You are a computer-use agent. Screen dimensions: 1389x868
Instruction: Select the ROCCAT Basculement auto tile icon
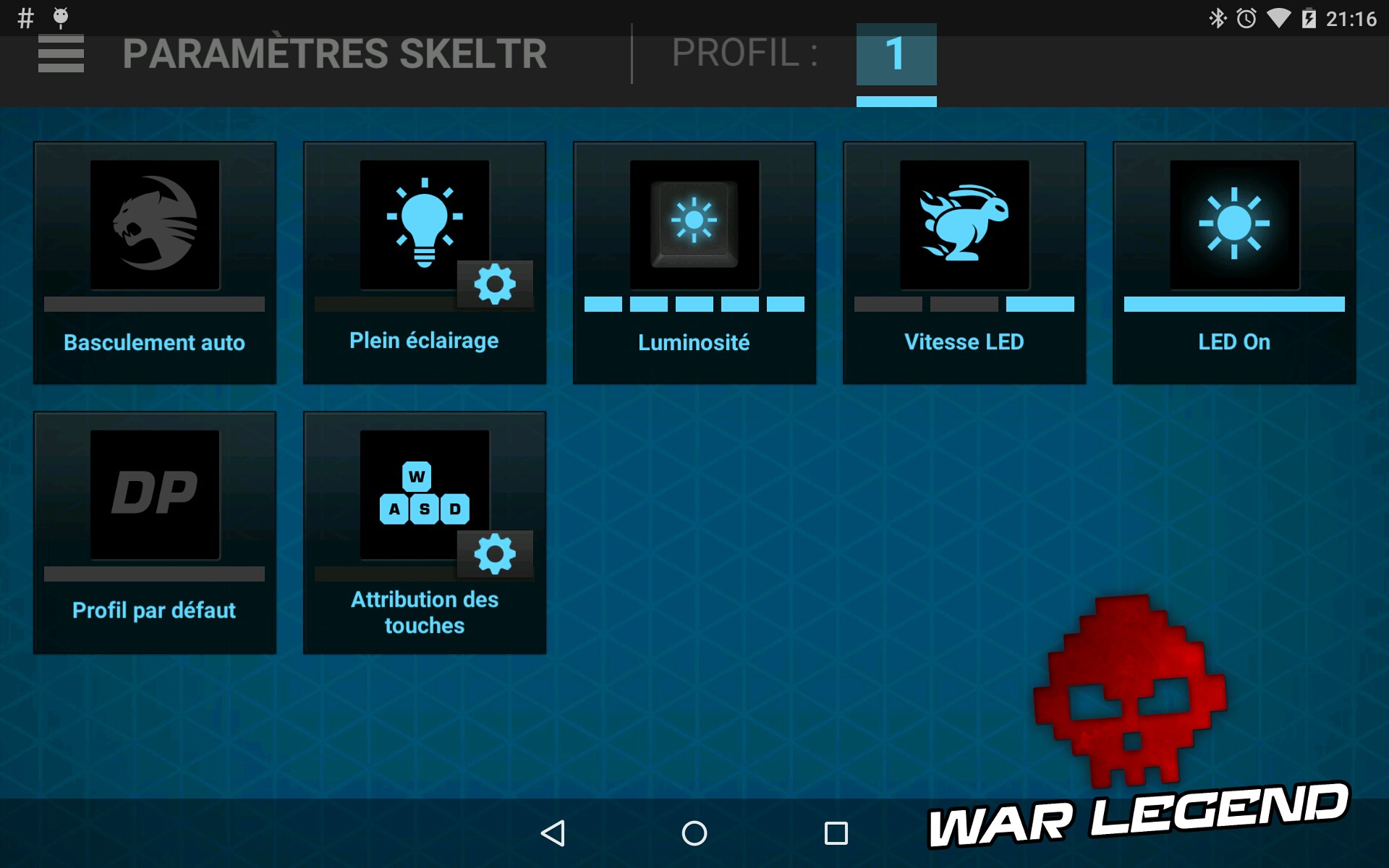154,224
